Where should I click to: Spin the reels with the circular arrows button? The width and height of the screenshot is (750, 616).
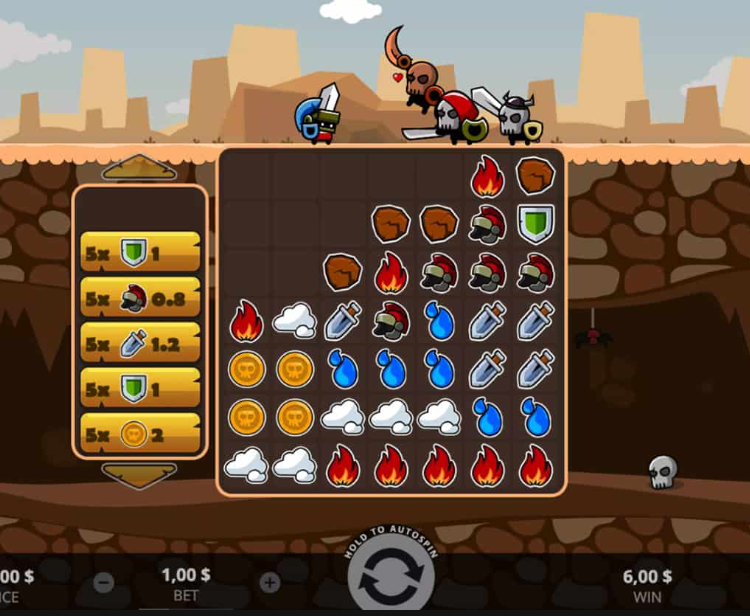(391, 581)
